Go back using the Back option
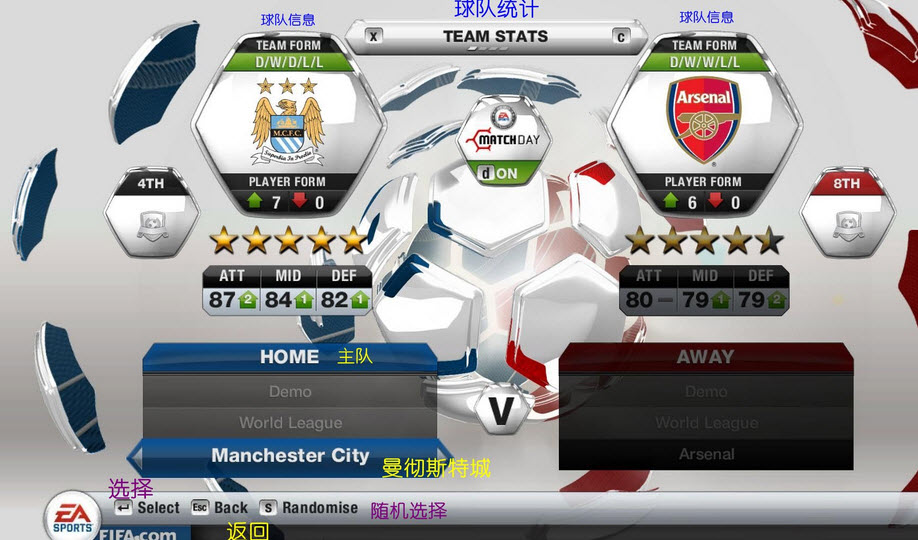 pos(219,508)
